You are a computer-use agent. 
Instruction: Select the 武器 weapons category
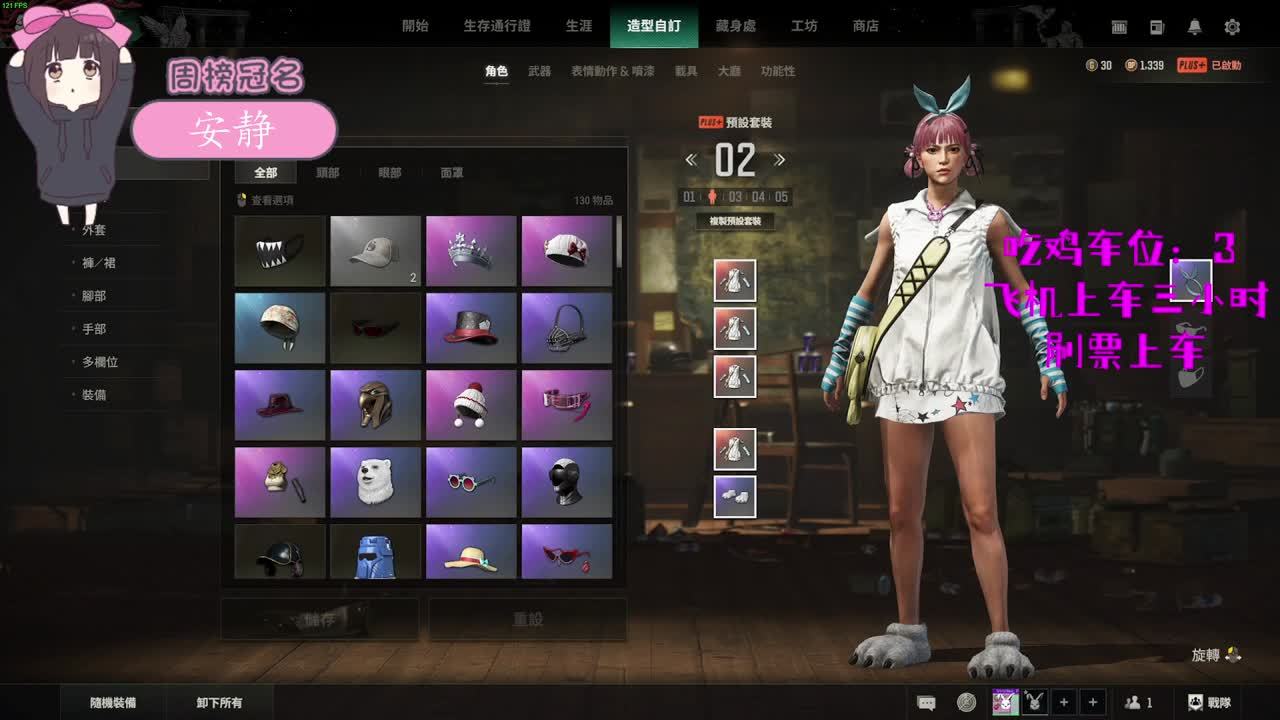539,71
